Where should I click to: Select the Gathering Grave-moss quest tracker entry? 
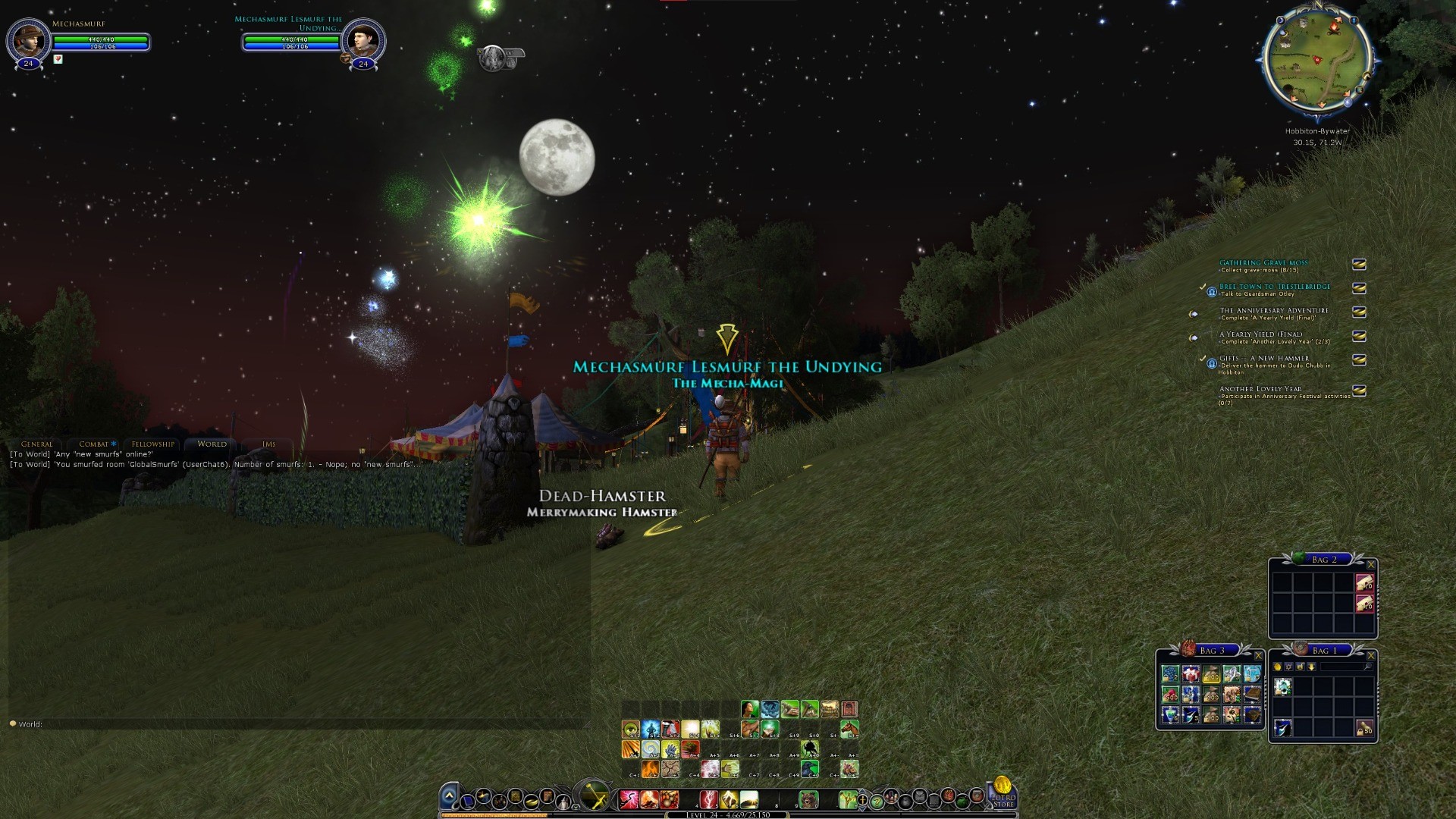click(1263, 263)
